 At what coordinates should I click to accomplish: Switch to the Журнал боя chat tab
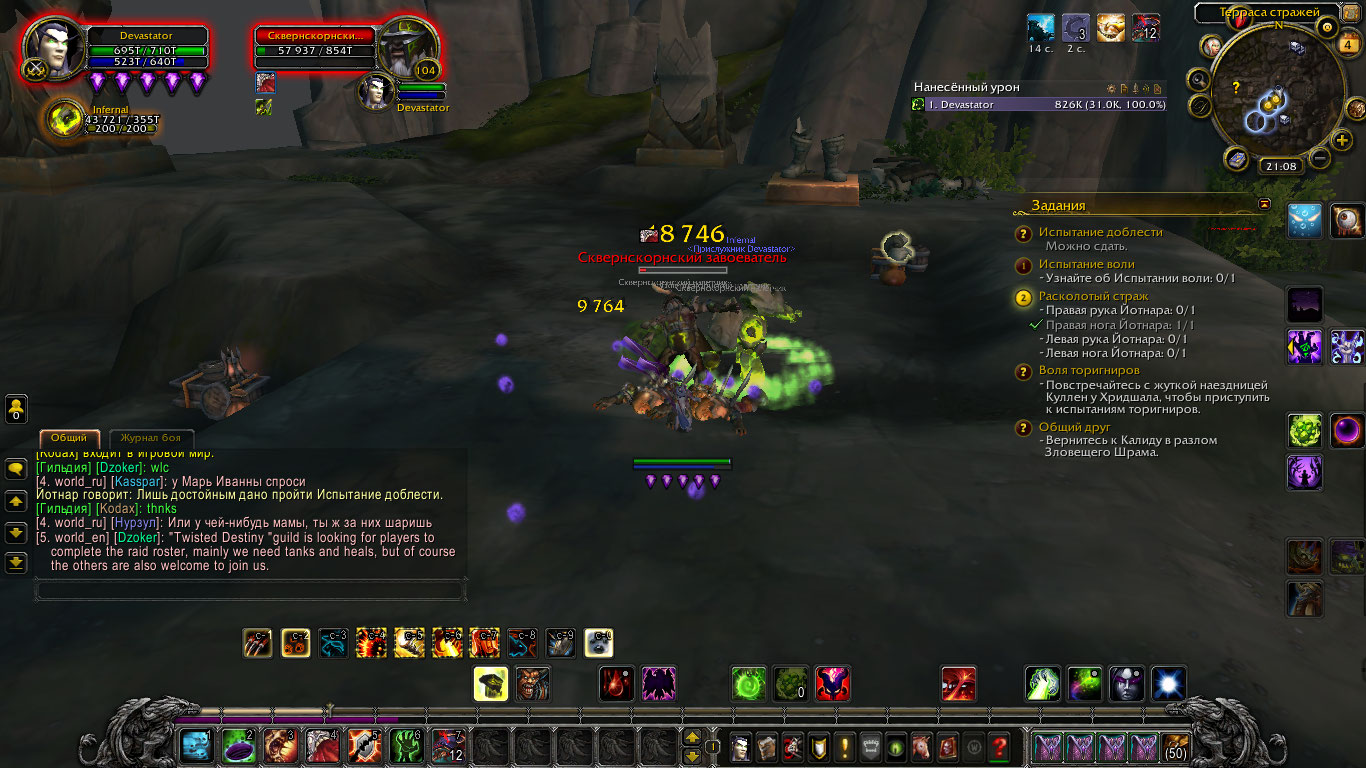(x=151, y=438)
